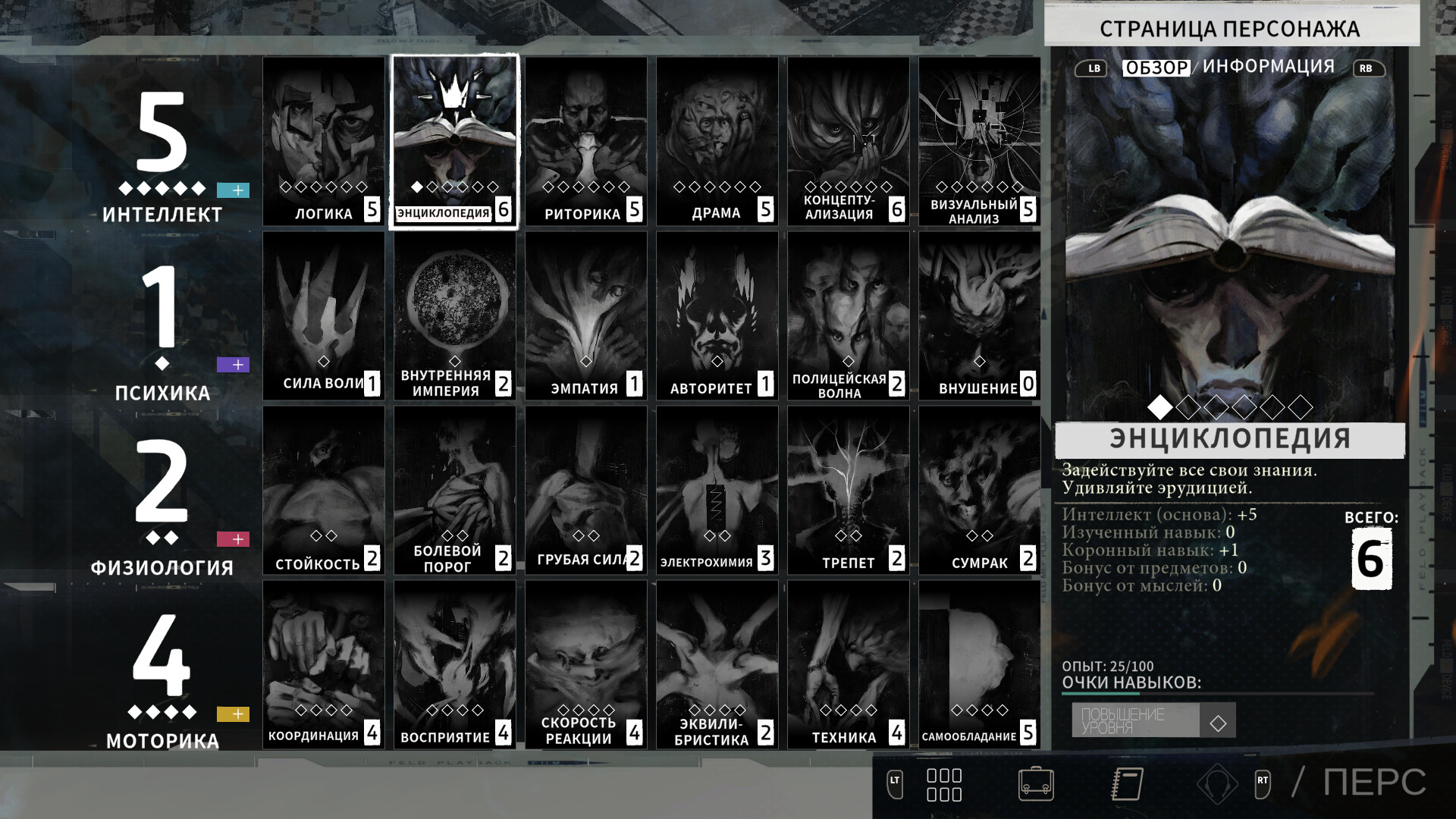Select the Электрохимия skill card
The height and width of the screenshot is (819, 1456).
point(717,491)
